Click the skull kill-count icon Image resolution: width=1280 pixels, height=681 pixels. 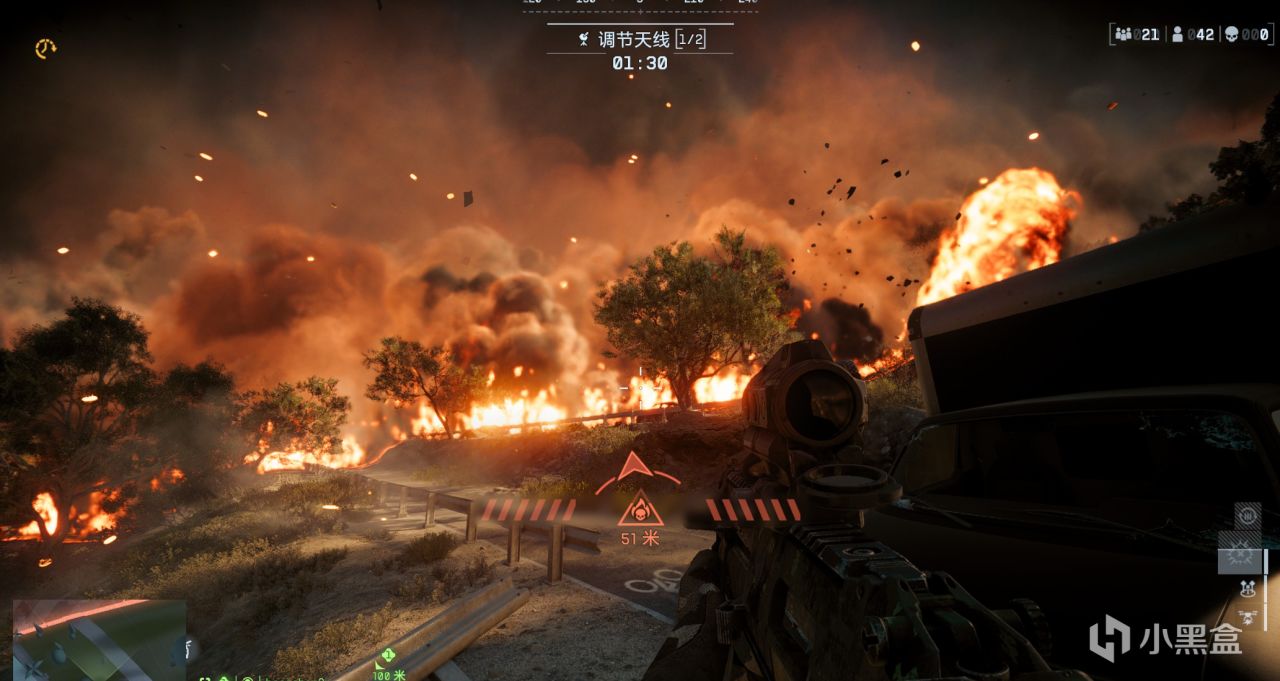[x=1231, y=35]
